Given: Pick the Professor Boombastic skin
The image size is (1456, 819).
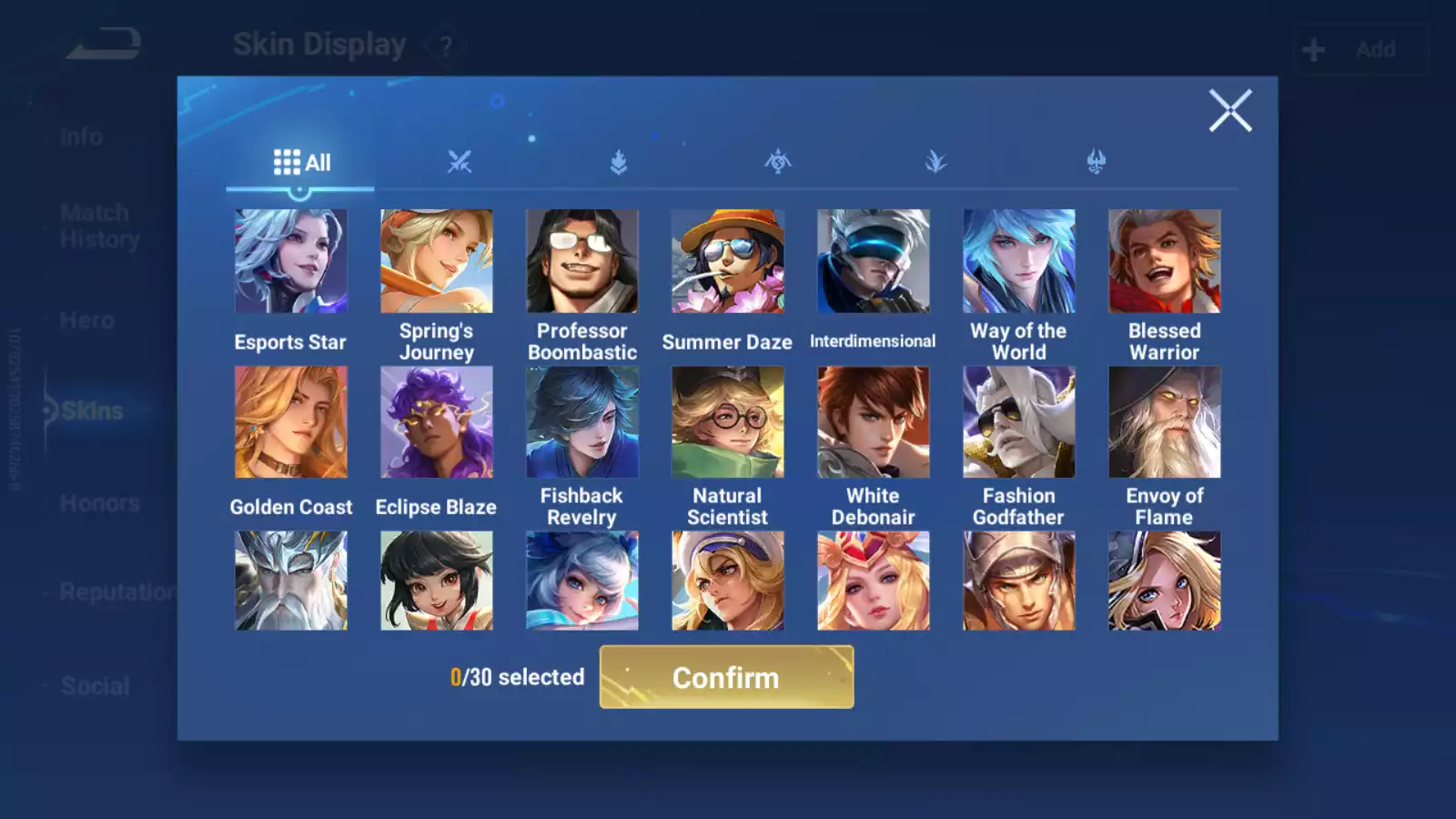Looking at the screenshot, I should 582,261.
